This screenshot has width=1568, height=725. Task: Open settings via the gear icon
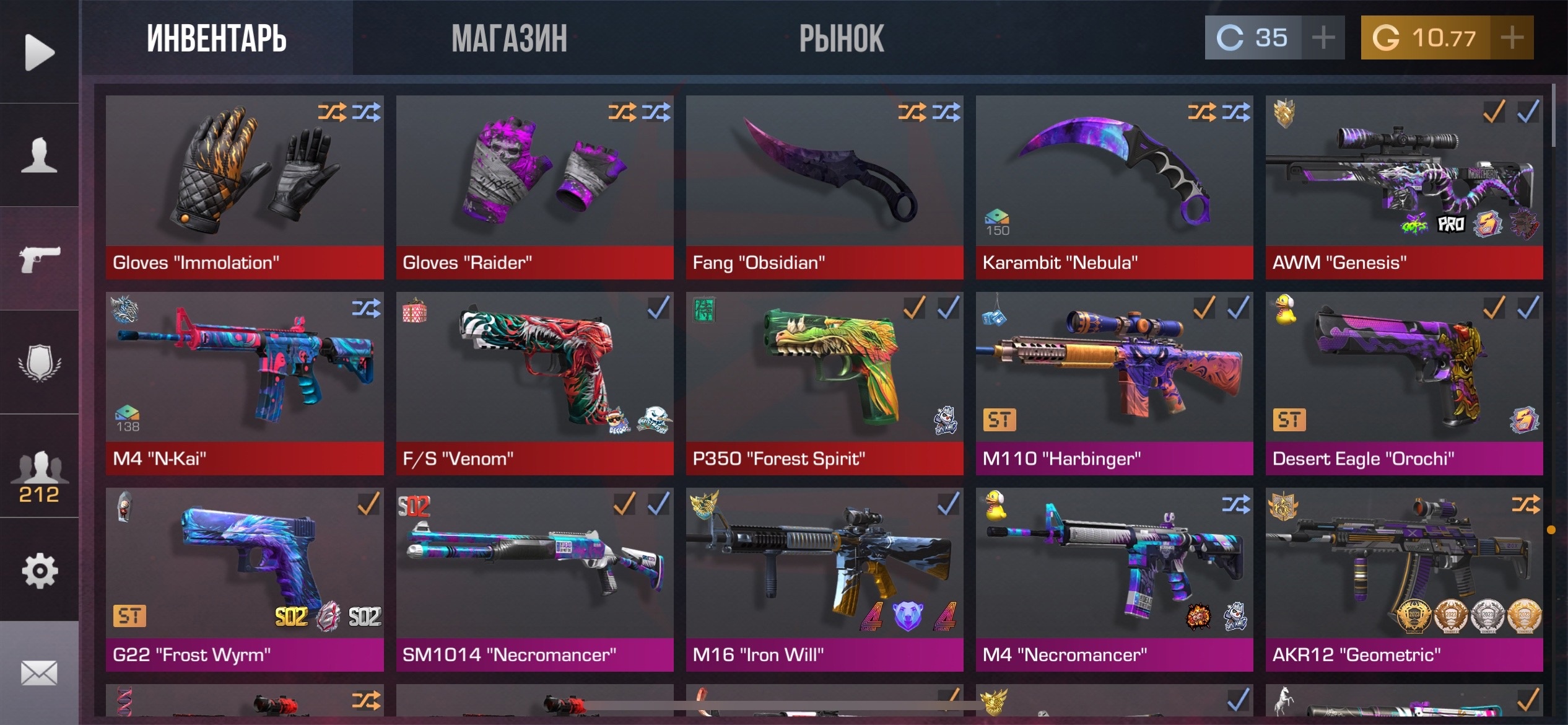pos(39,570)
